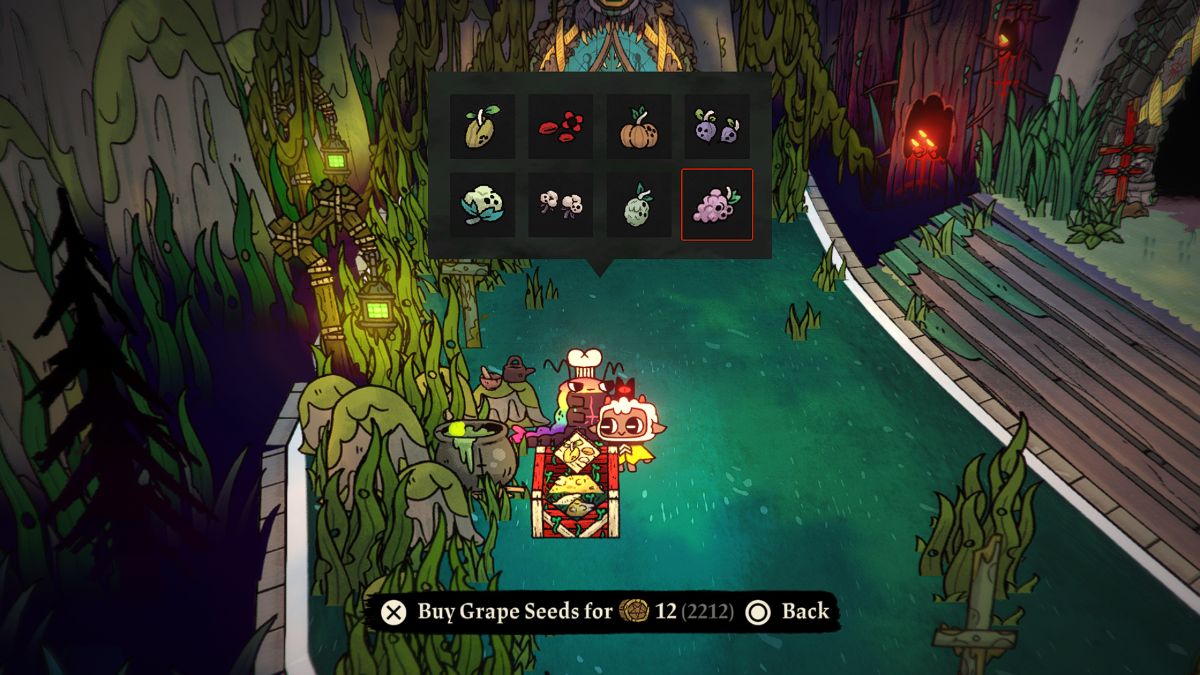The width and height of the screenshot is (1200, 675).
Task: Choose the red flower seeds slot
Action: point(560,127)
